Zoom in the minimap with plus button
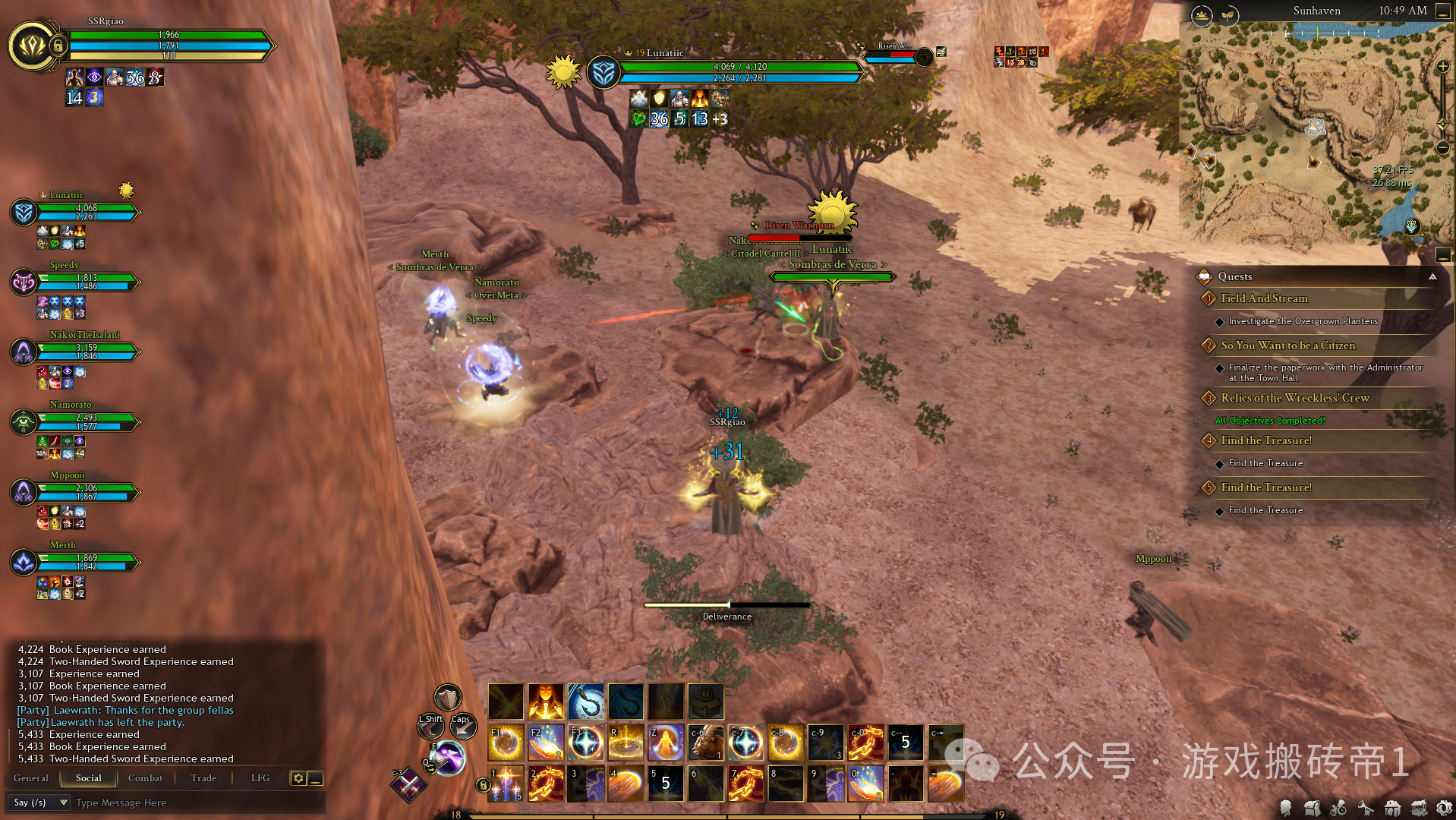The width and height of the screenshot is (1456, 820). (1443, 67)
